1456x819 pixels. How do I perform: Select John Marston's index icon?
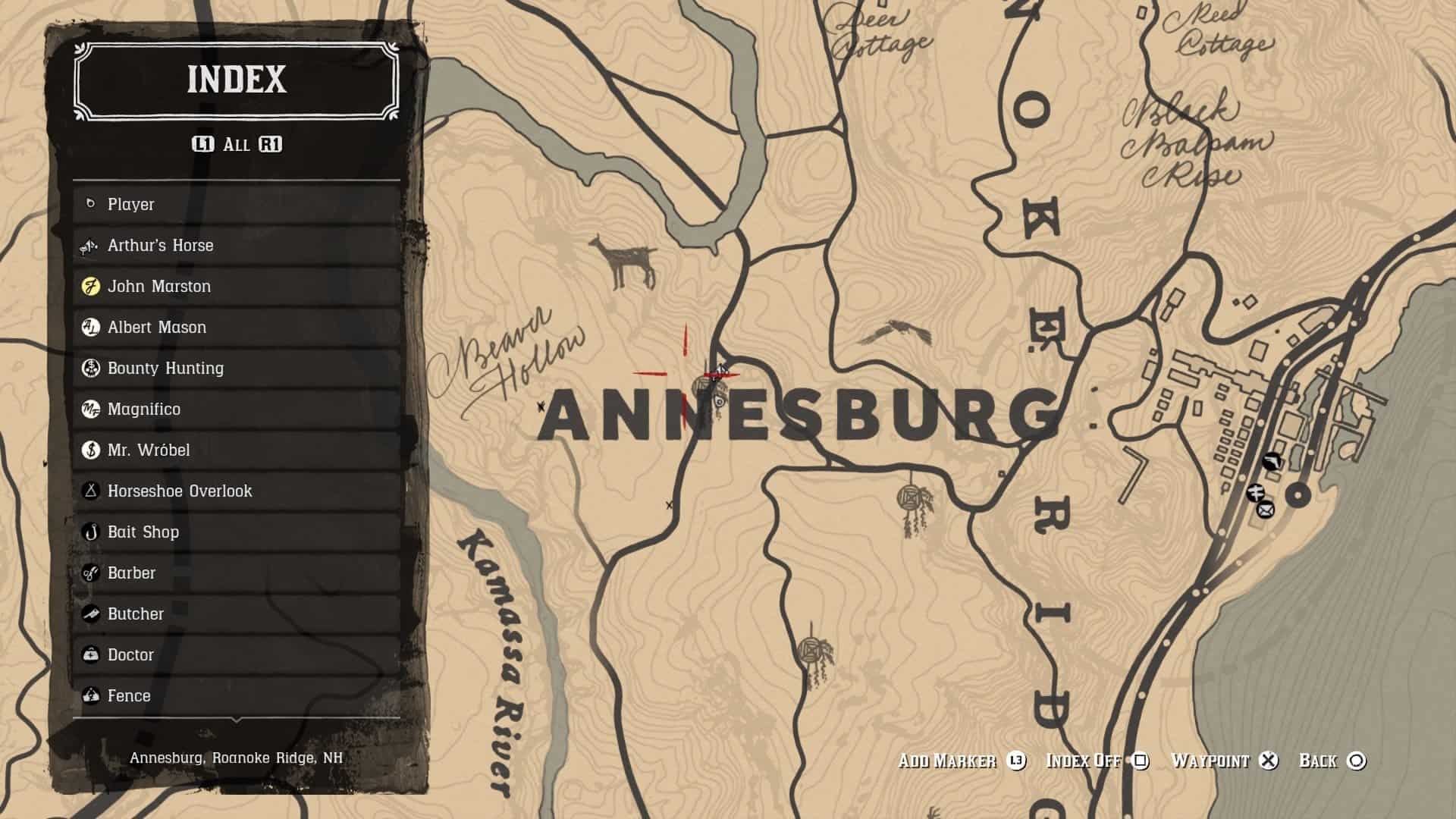(x=89, y=286)
